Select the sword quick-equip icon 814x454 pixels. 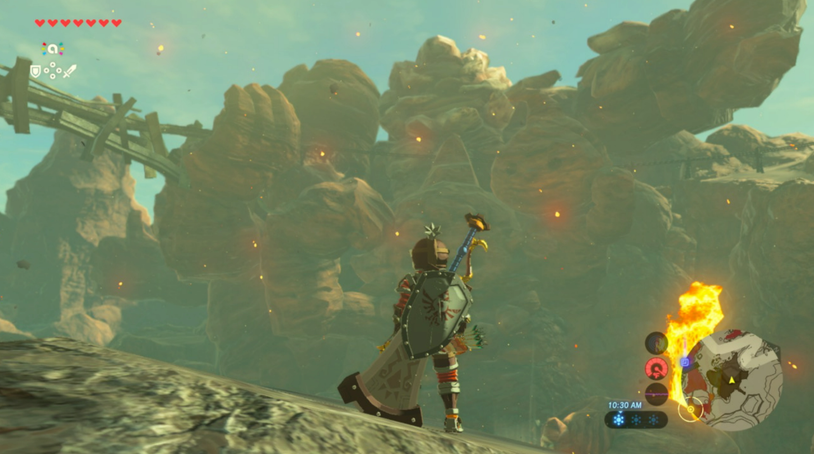pos(69,71)
